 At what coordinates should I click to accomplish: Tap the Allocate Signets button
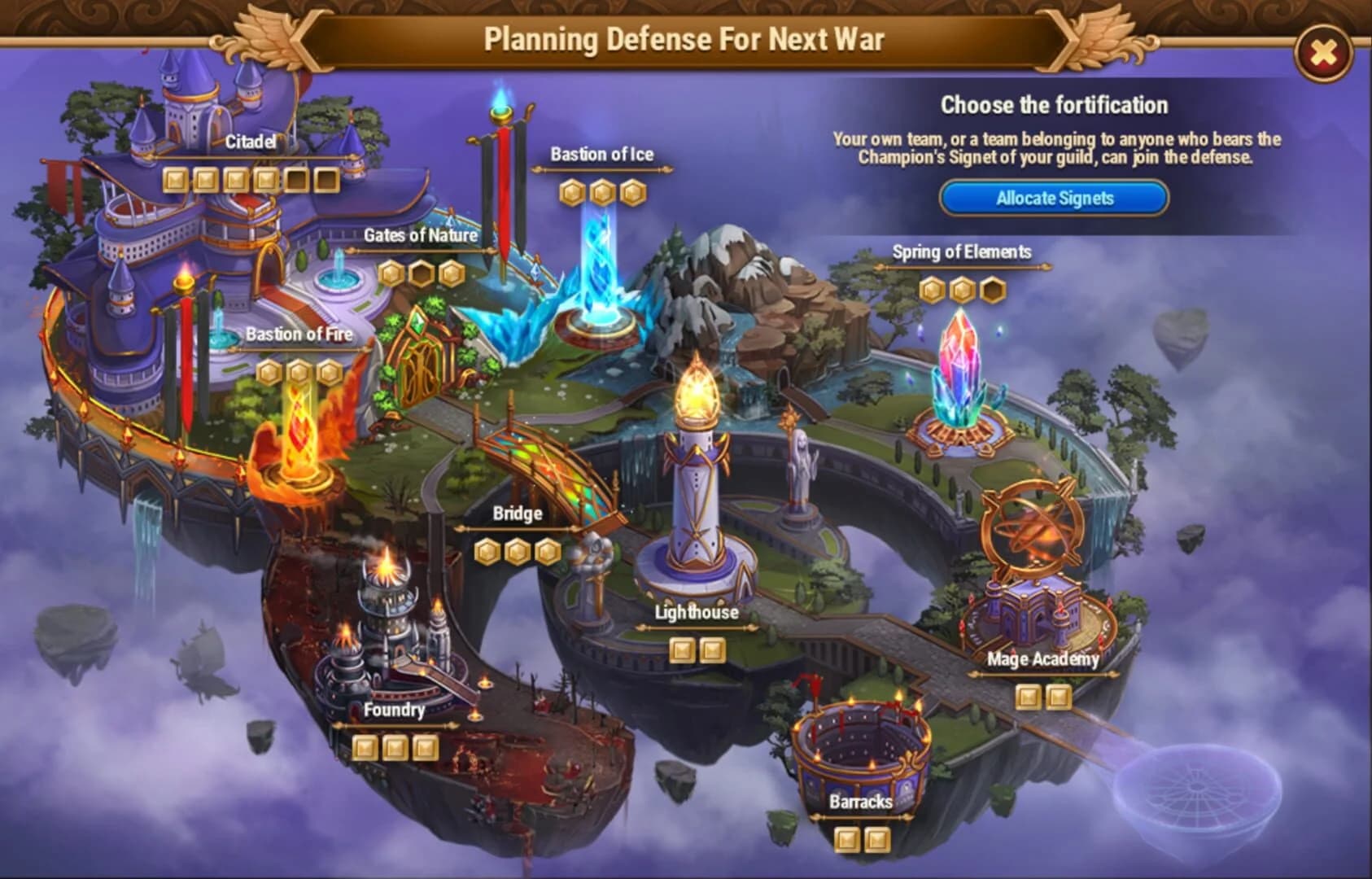tap(1054, 198)
